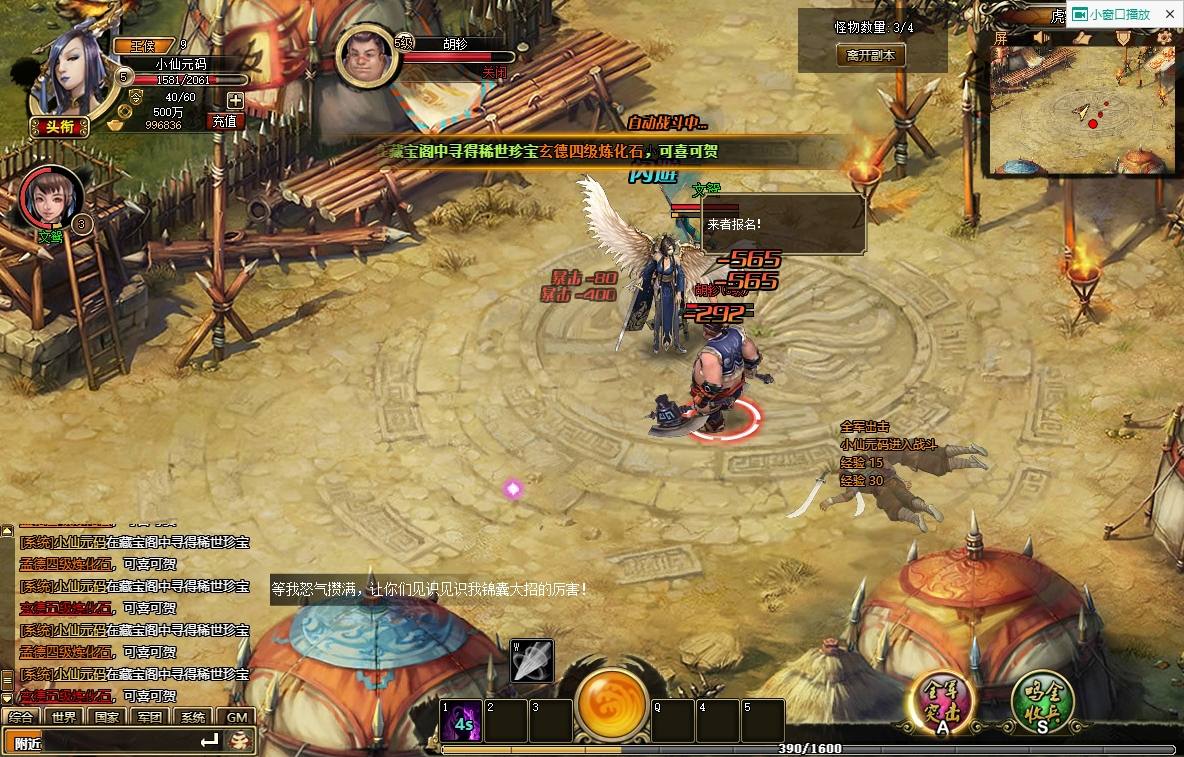The height and width of the screenshot is (757, 1184).
Task: Switch to the 综合 chat tab
Action: coord(22,717)
